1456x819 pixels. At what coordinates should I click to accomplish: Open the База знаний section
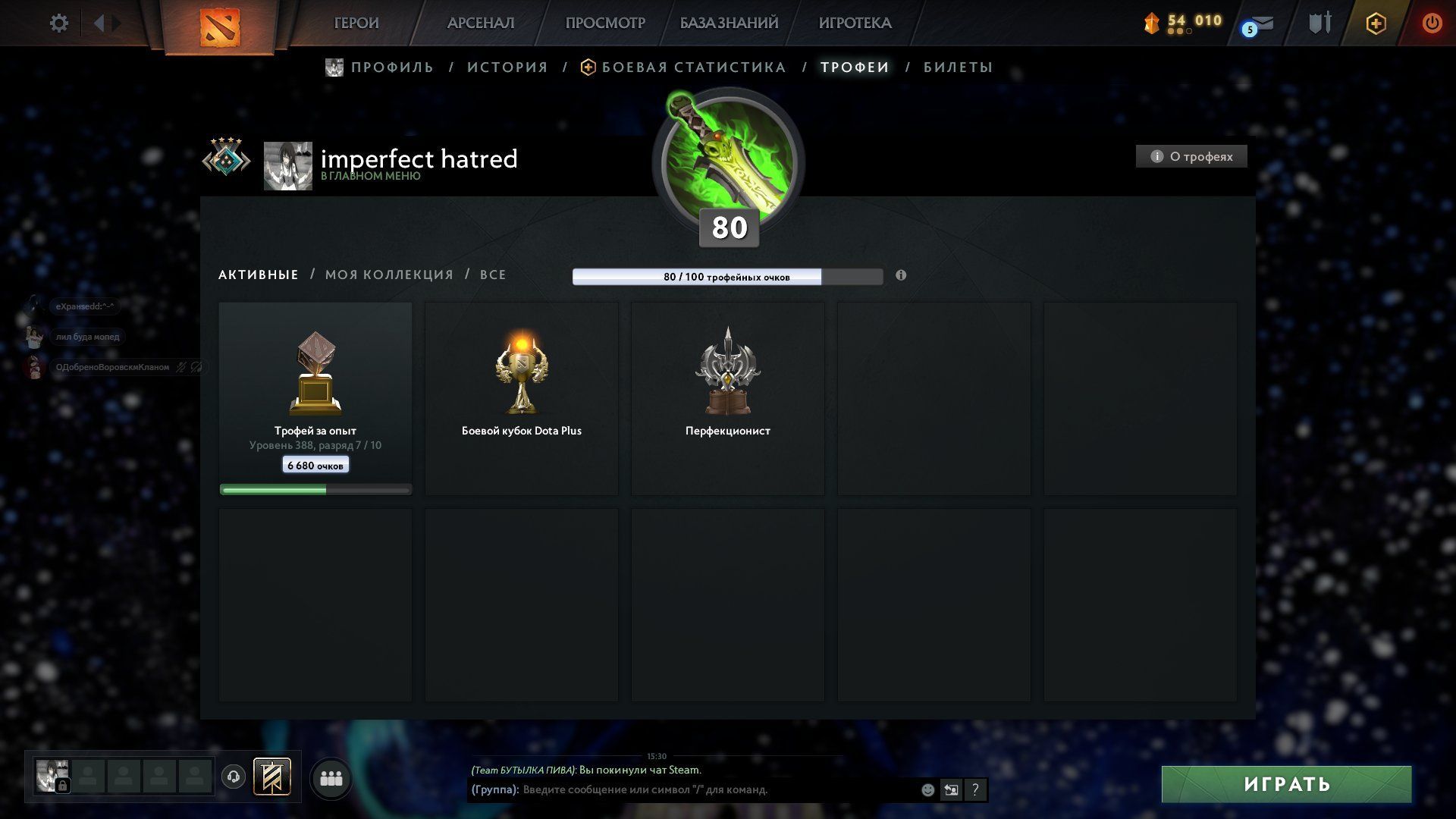728,24
